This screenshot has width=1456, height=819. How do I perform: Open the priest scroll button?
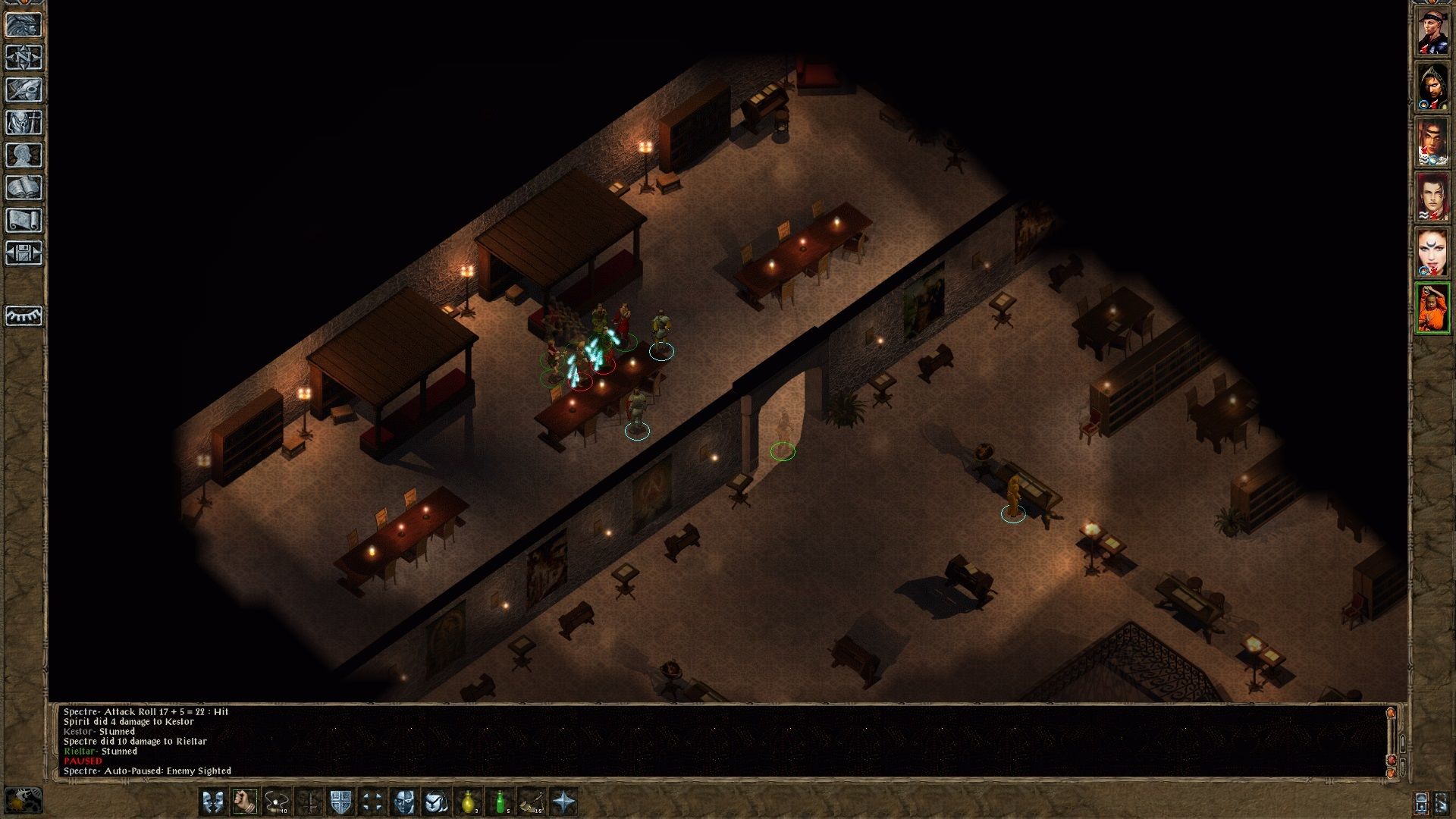[x=24, y=221]
